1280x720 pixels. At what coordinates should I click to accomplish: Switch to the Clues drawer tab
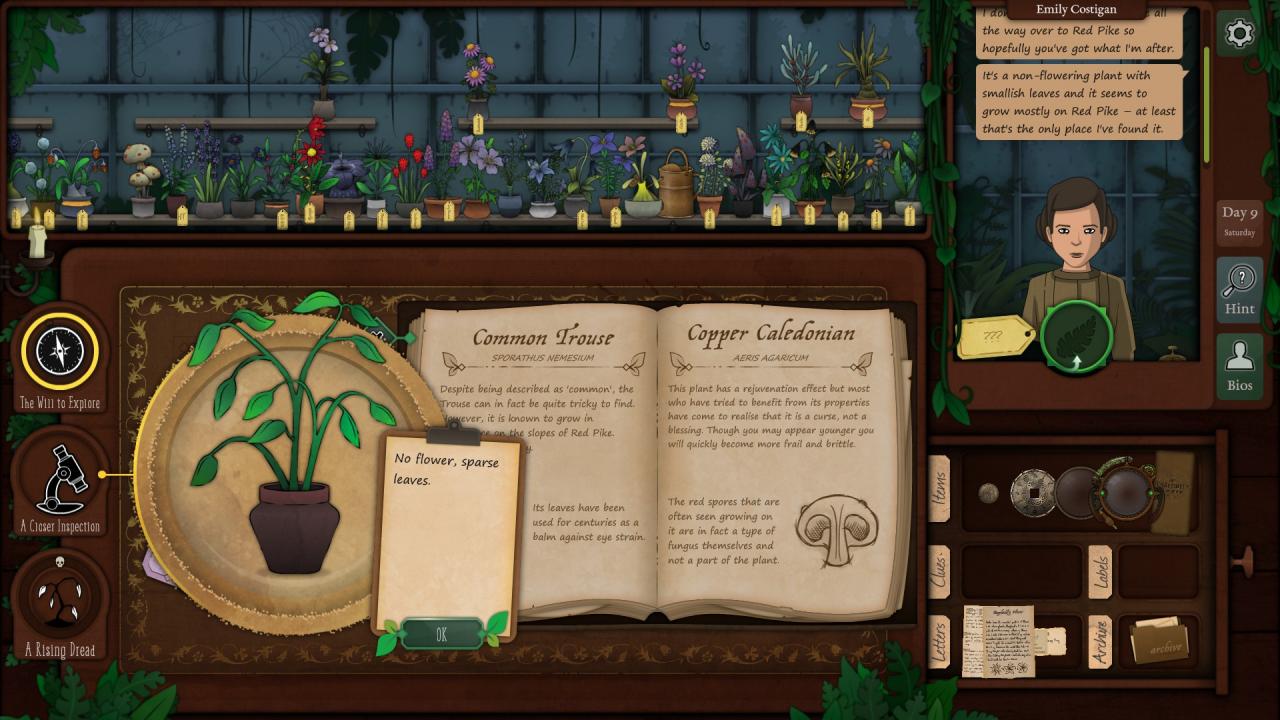point(940,572)
